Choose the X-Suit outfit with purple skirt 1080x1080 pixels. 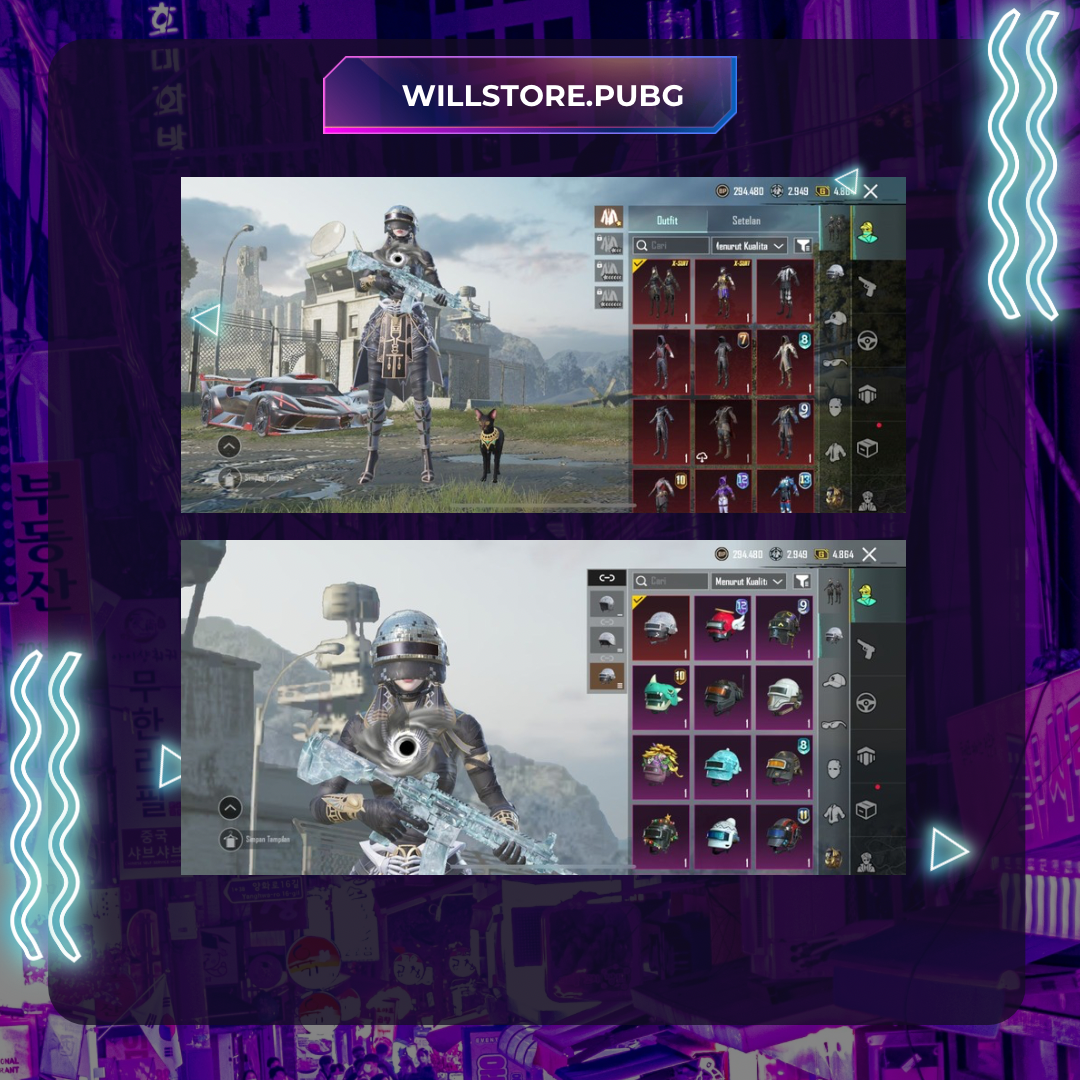(723, 291)
